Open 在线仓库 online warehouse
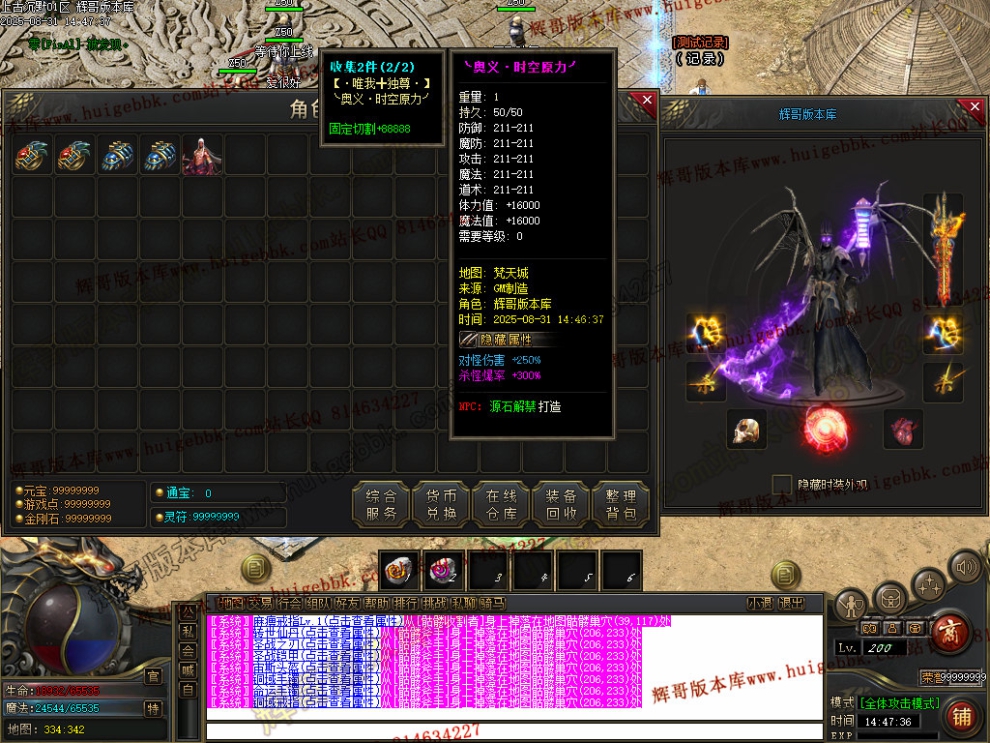The width and height of the screenshot is (990, 743). [x=500, y=505]
